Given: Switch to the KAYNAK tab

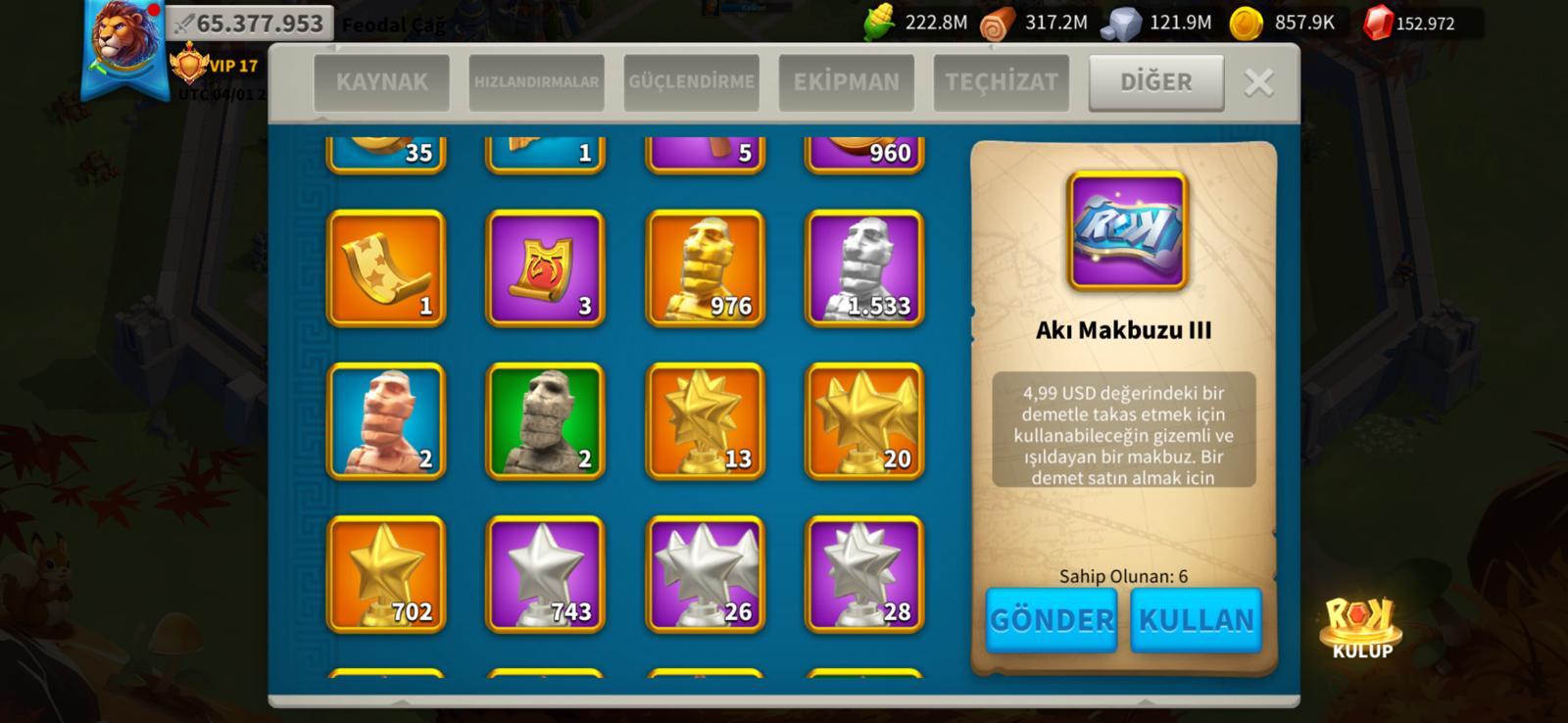Looking at the screenshot, I should 381,82.
